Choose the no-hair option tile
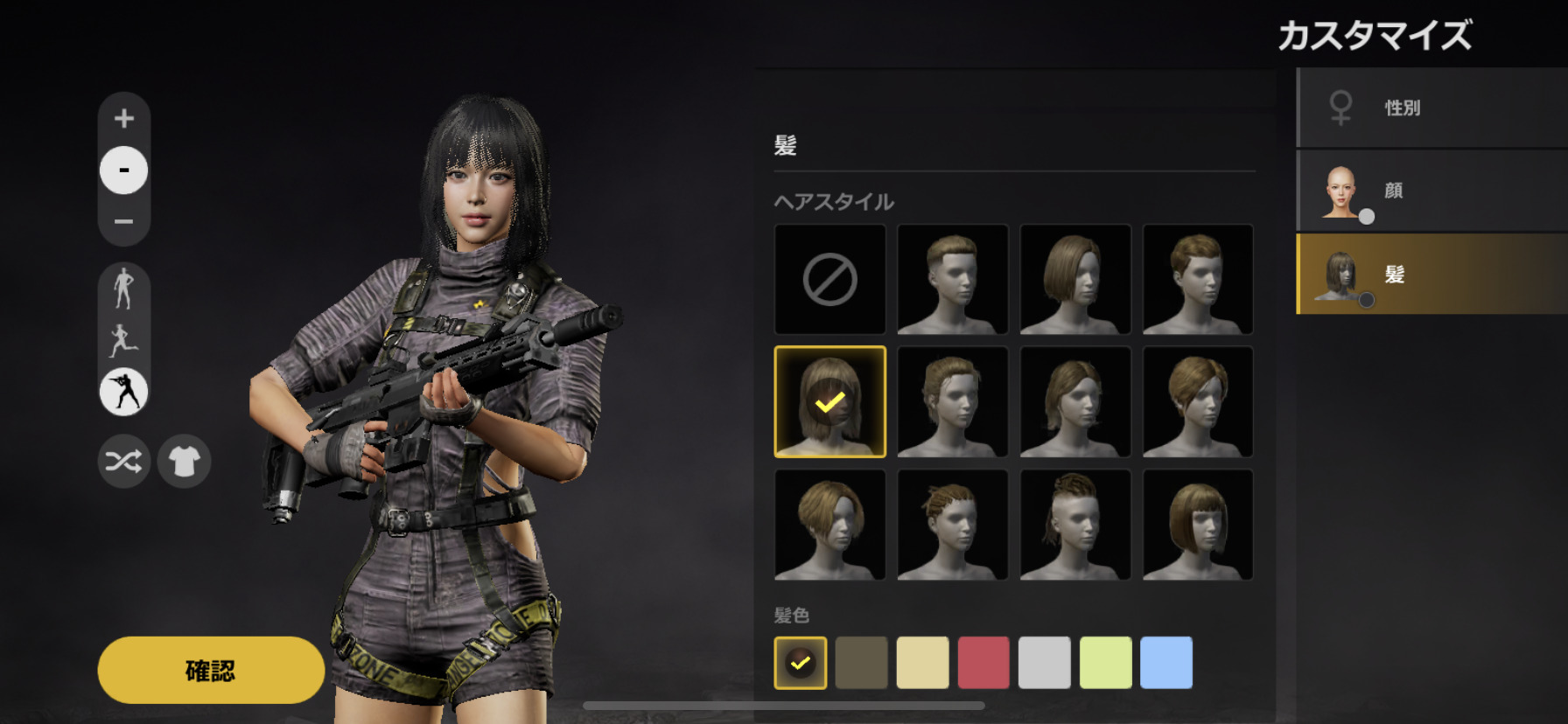Image resolution: width=1568 pixels, height=724 pixels. coord(829,279)
